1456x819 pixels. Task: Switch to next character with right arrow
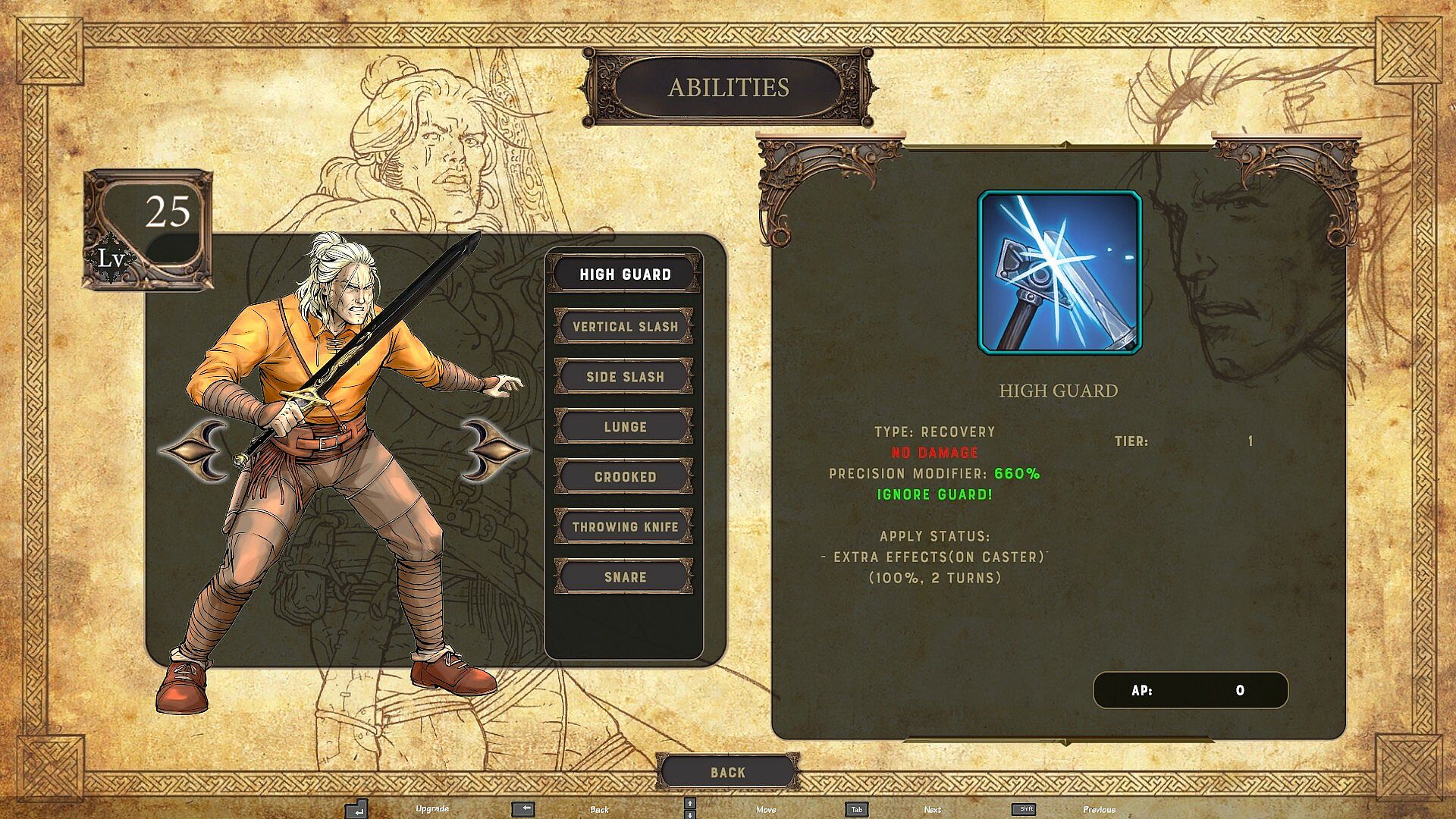pos(493,450)
